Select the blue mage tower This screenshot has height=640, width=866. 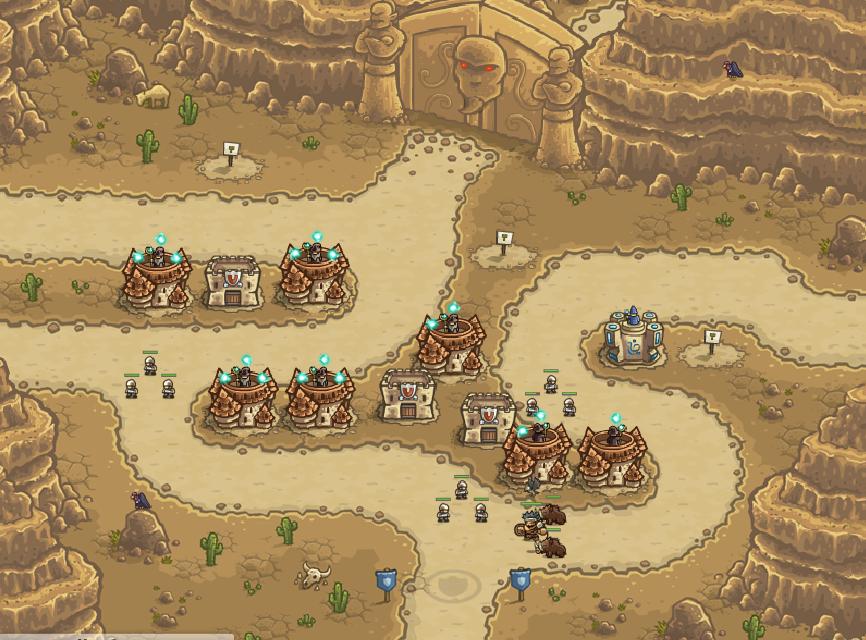[x=633, y=339]
